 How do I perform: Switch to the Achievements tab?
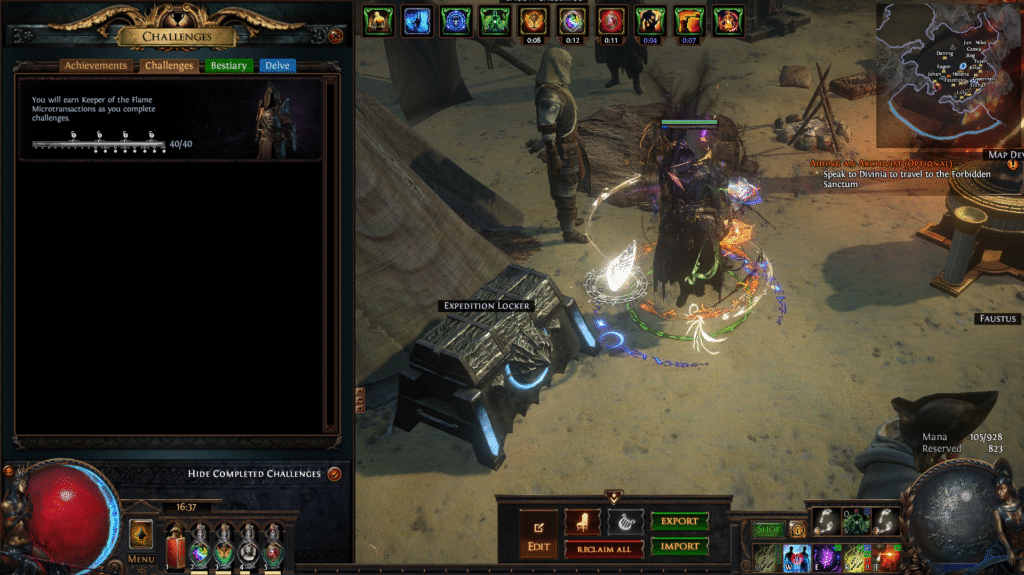point(96,66)
